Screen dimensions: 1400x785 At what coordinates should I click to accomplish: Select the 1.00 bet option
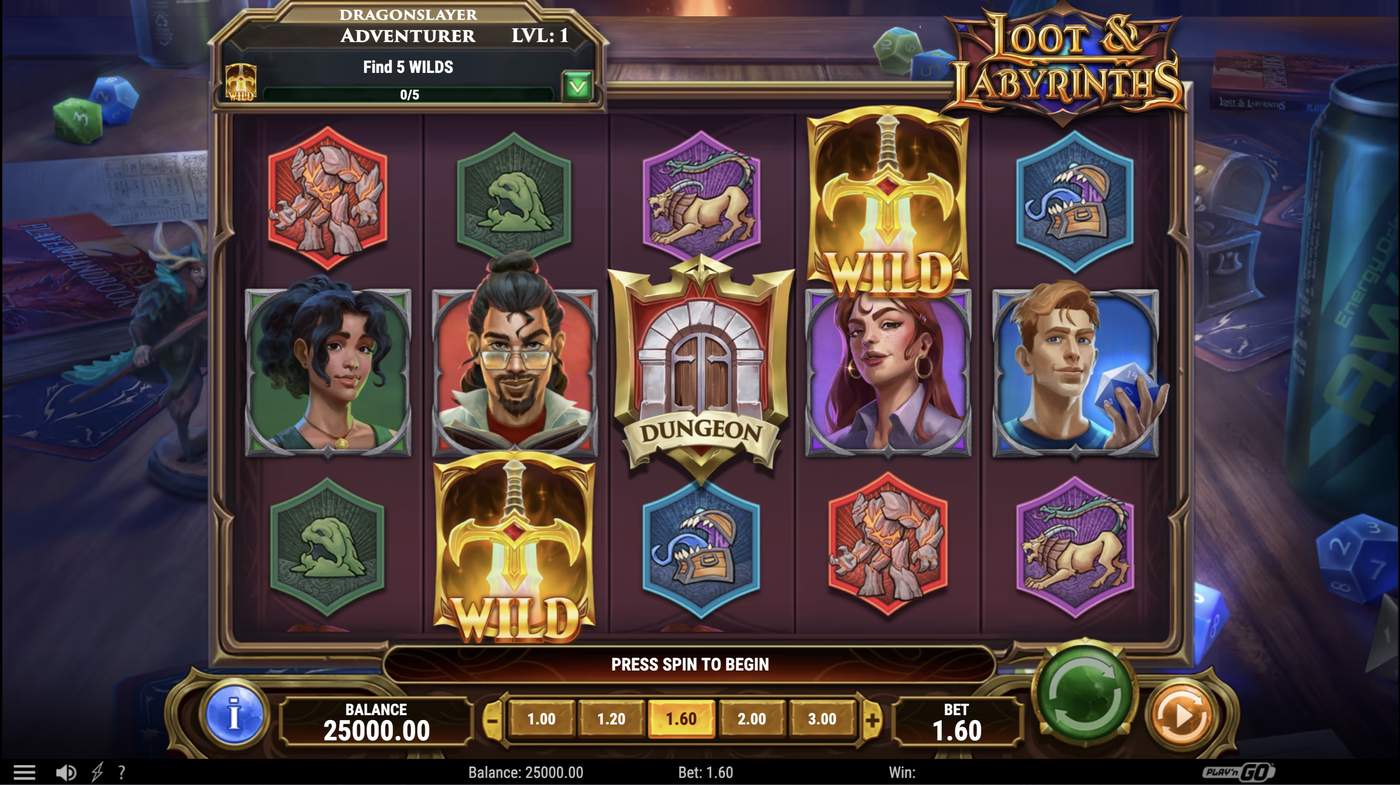click(542, 717)
